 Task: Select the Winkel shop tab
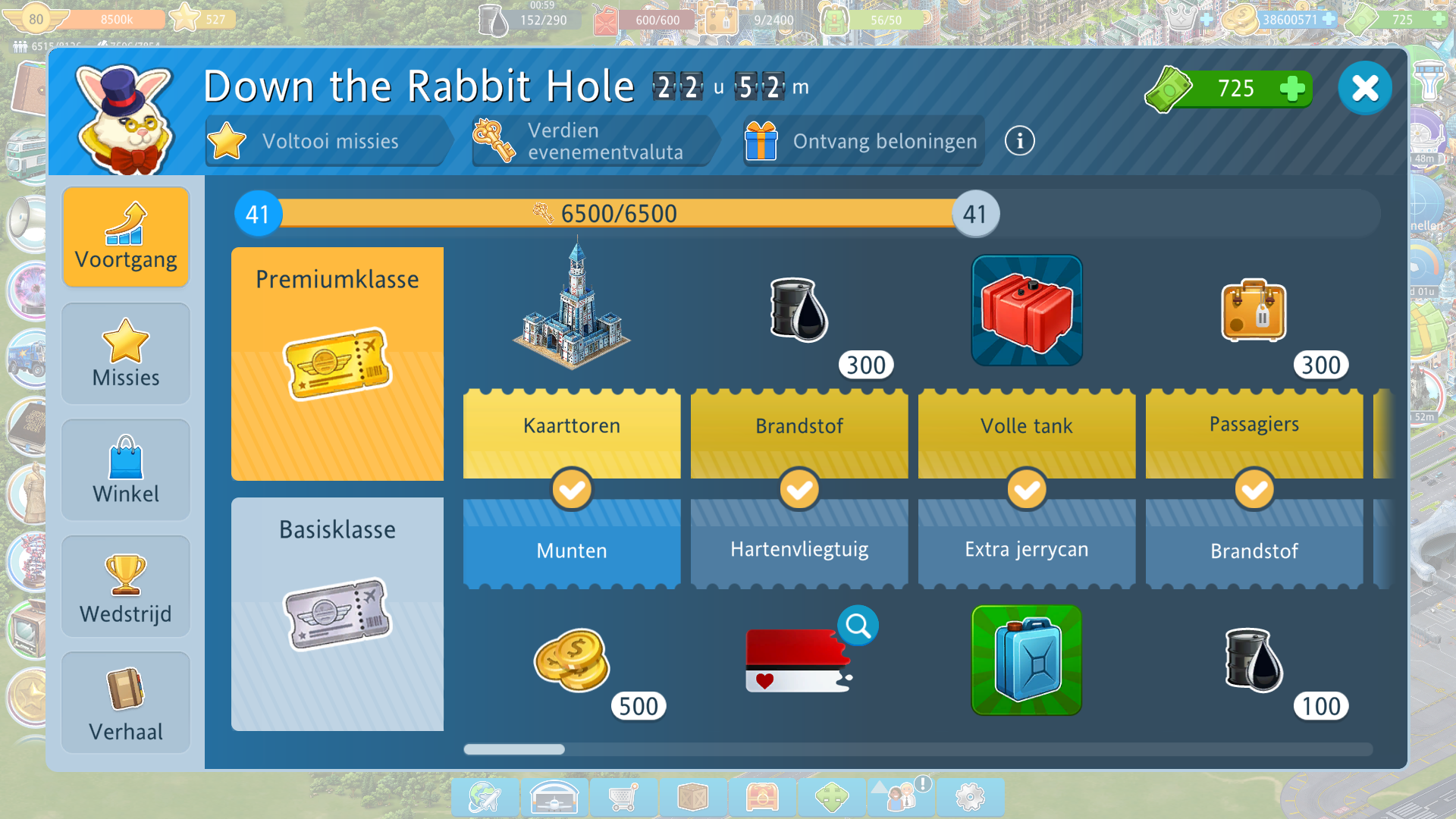(126, 470)
